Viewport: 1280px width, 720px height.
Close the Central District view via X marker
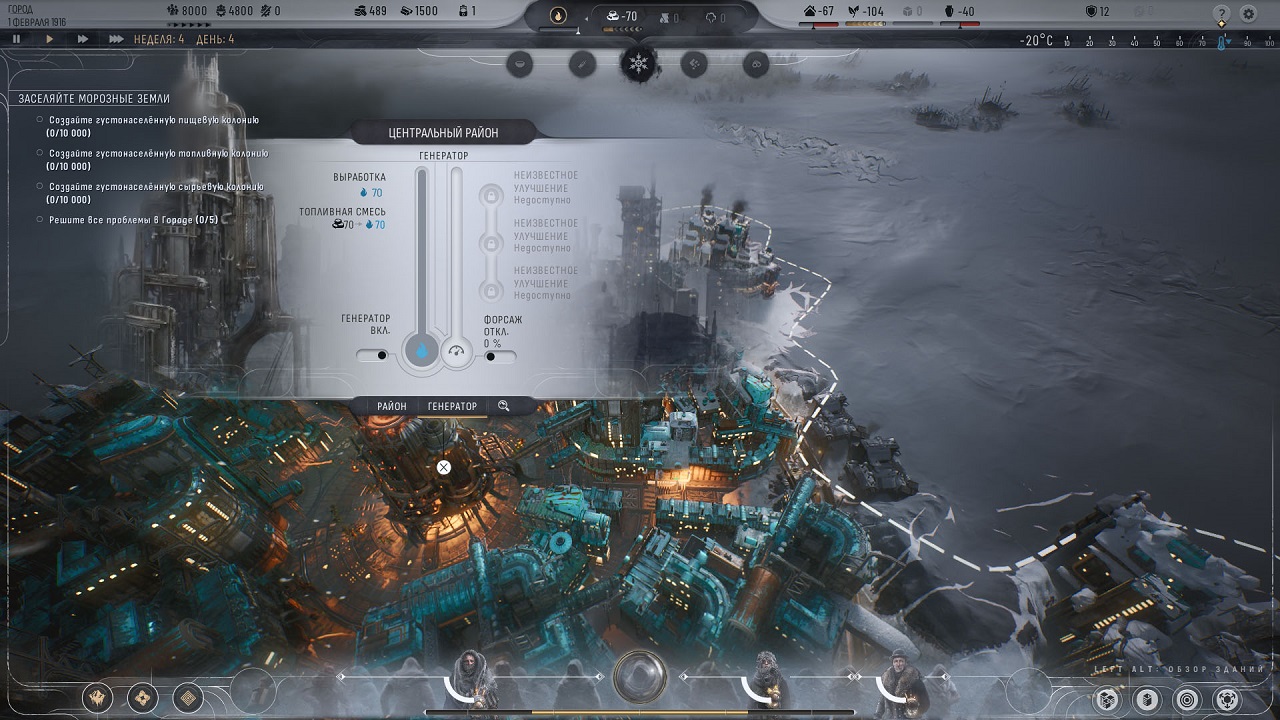[x=443, y=466]
